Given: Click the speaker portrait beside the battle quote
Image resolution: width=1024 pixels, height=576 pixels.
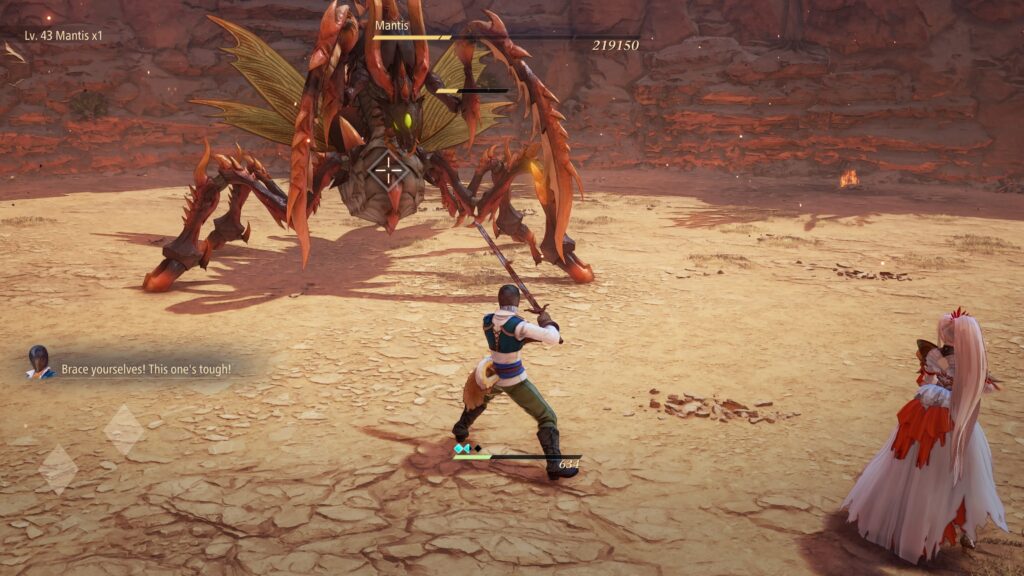Looking at the screenshot, I should coord(39,361).
